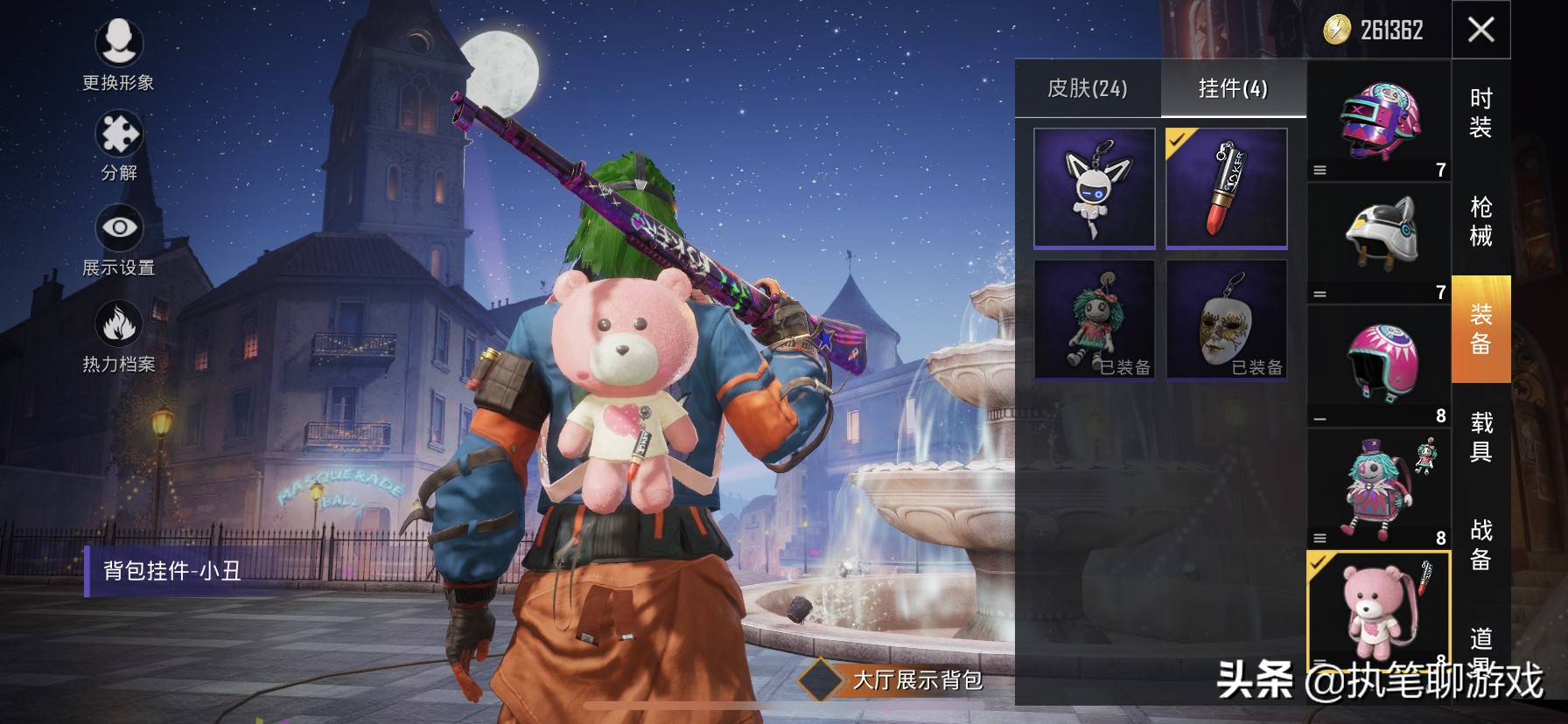Viewport: 1568px width, 724px height.
Task: Open the 战备 combat gear category
Action: [1480, 544]
